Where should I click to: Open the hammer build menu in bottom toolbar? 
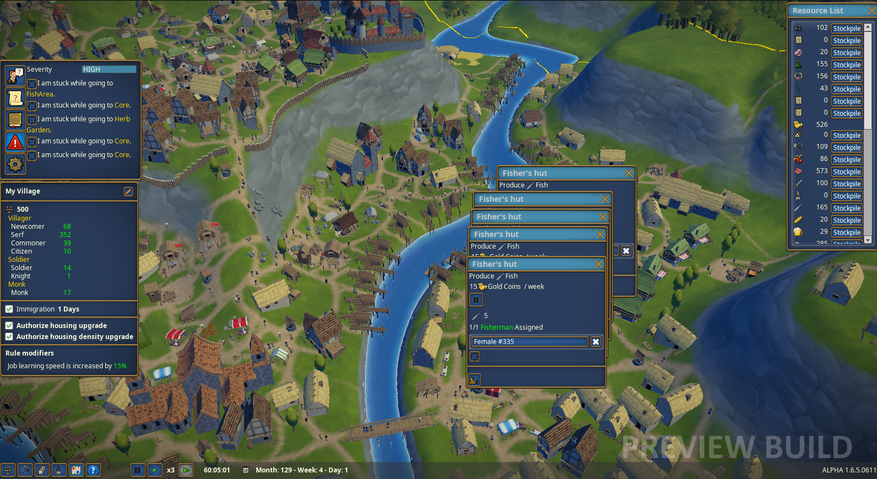[x=25, y=469]
